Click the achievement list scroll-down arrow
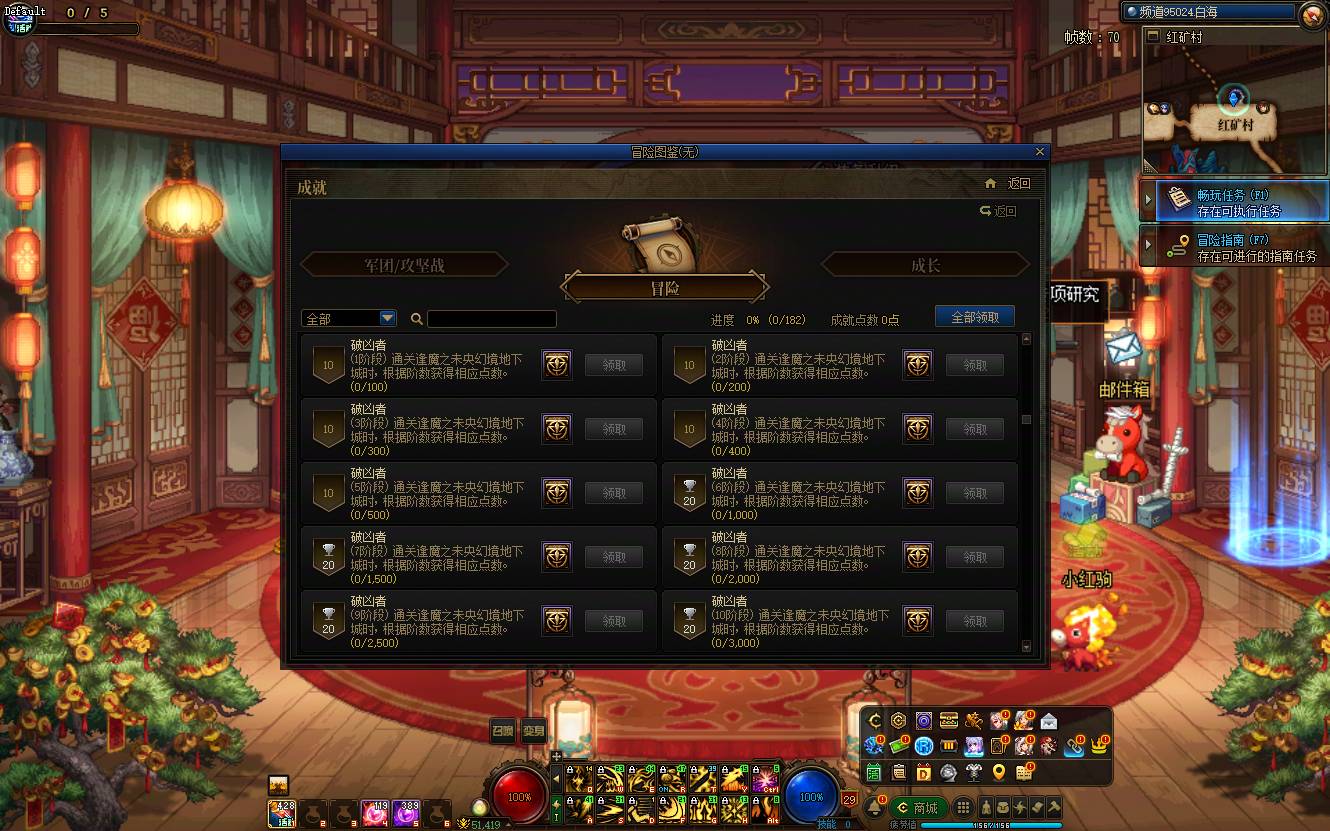 point(1026,648)
